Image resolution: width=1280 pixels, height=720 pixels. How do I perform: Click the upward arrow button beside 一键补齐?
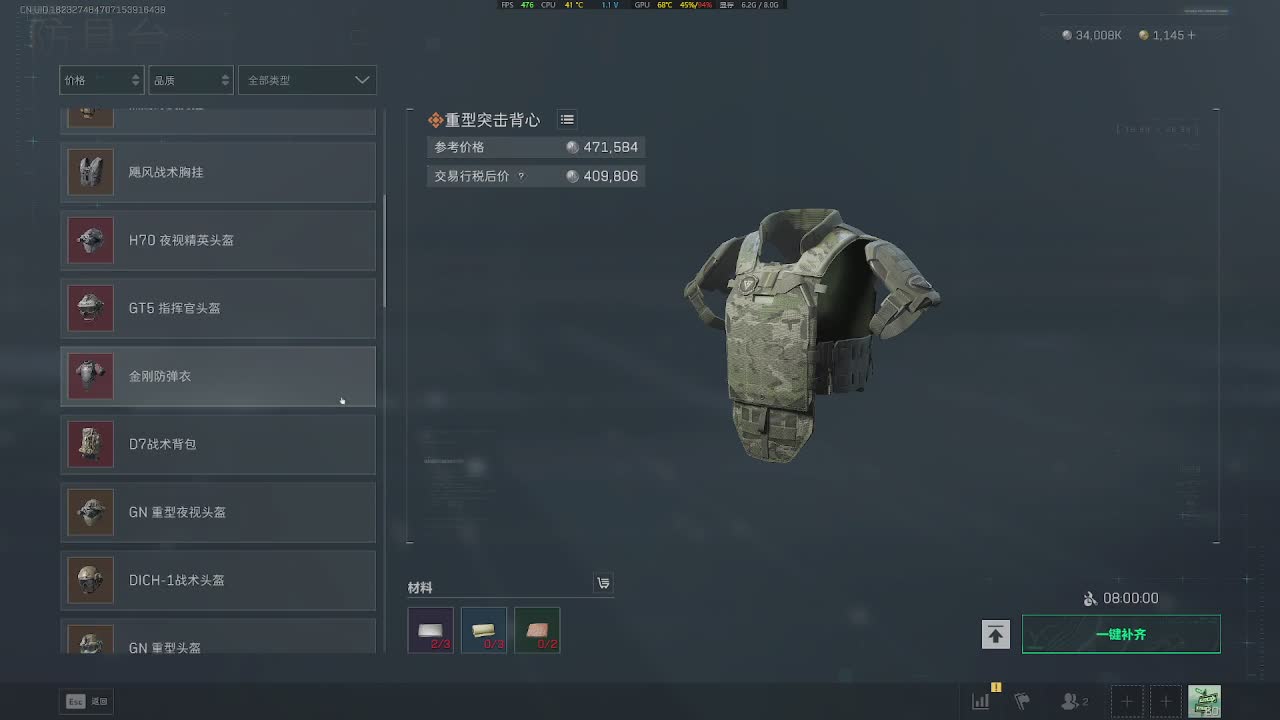(x=995, y=634)
